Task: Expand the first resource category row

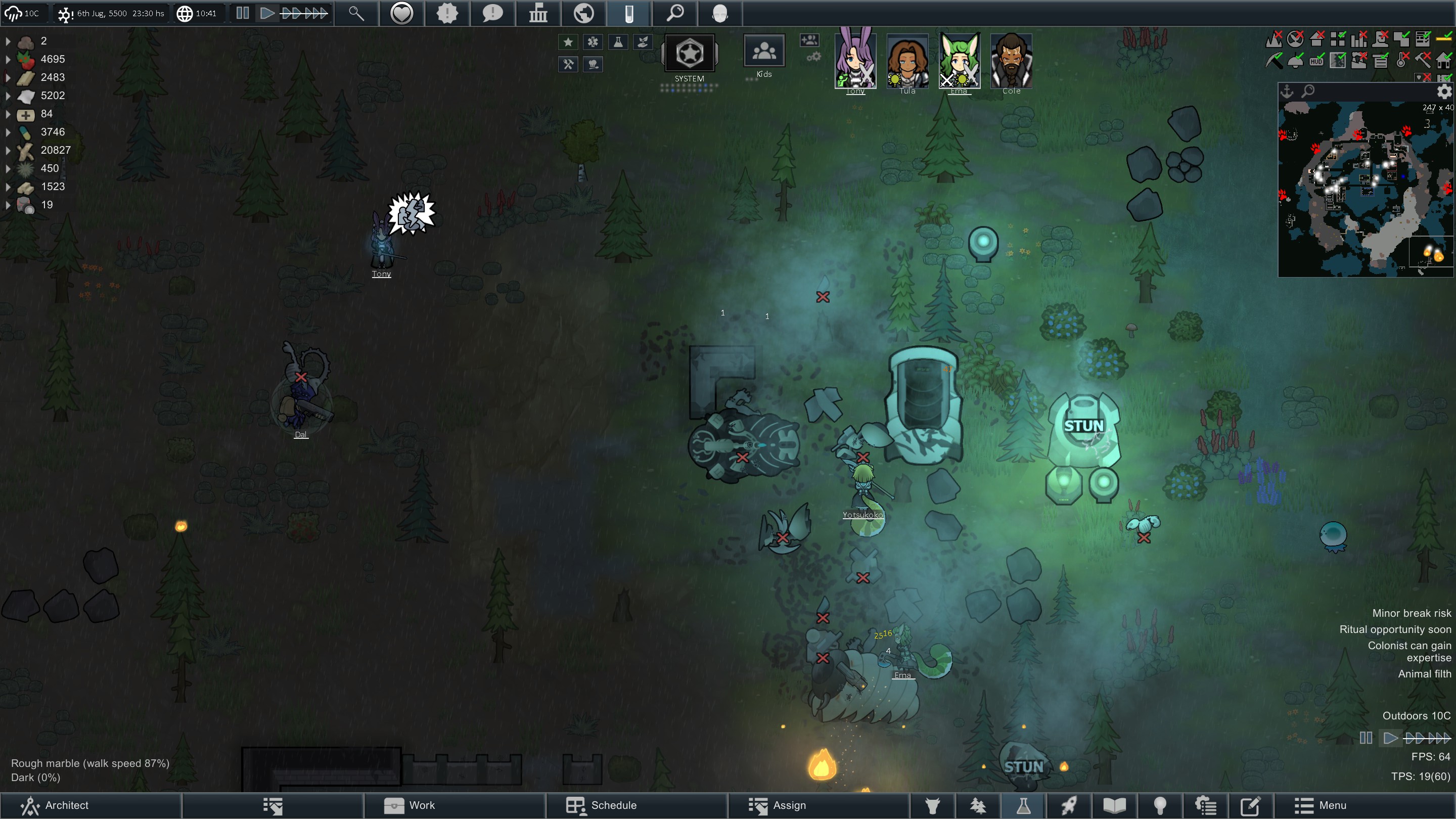Action: point(8,40)
